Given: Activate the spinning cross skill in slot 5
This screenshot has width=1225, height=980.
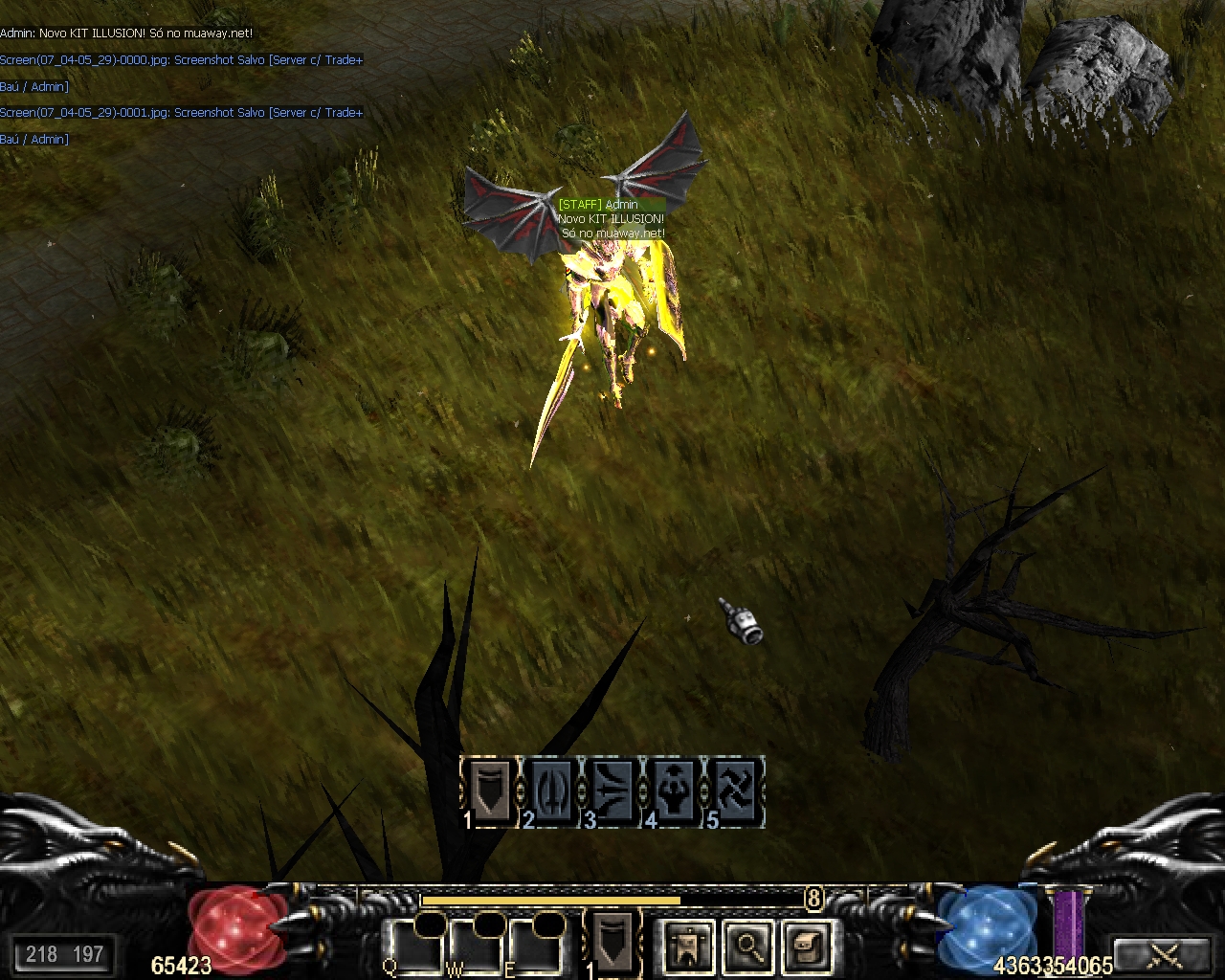Looking at the screenshot, I should coord(736,790).
